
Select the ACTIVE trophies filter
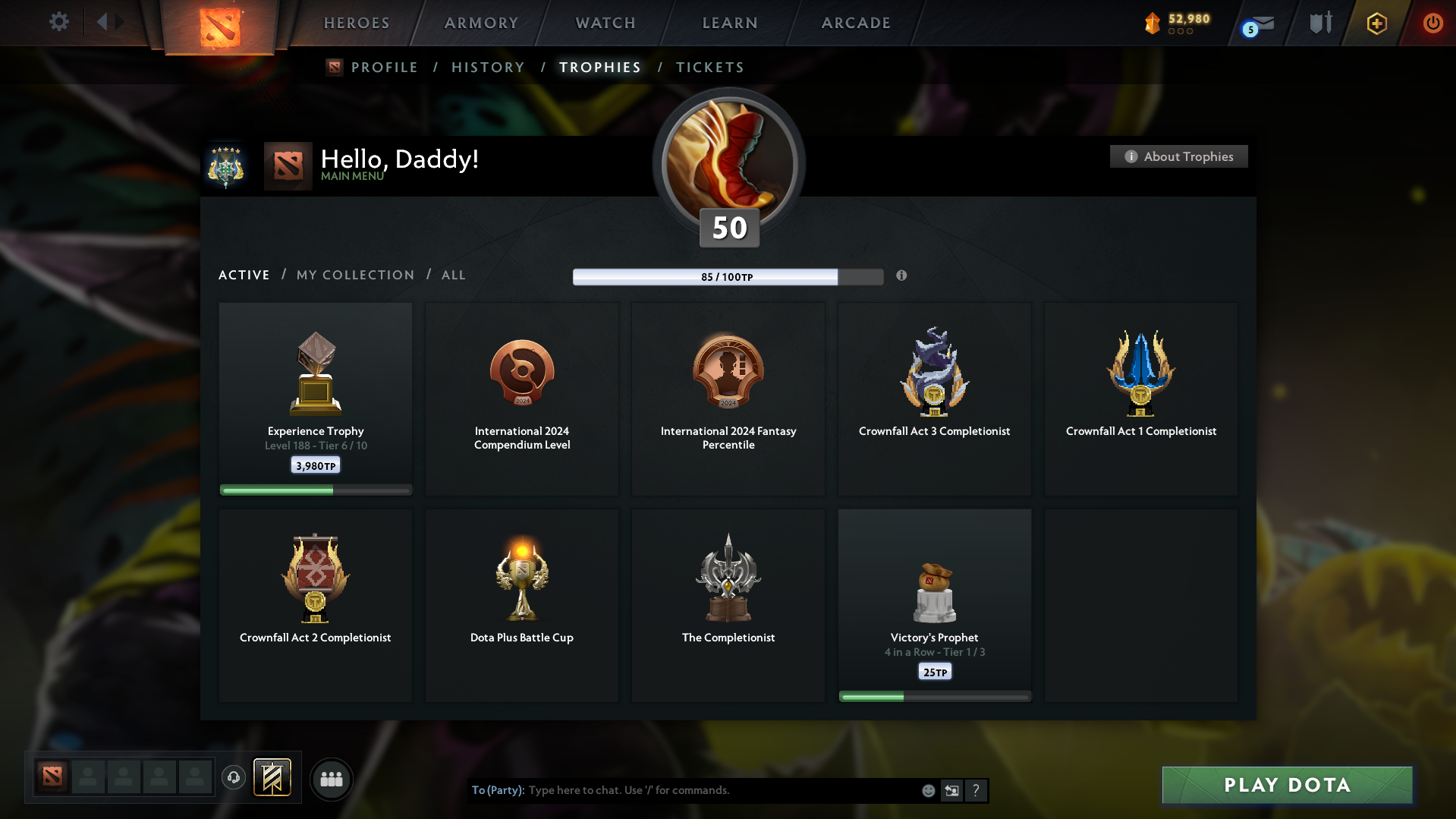[x=244, y=275]
